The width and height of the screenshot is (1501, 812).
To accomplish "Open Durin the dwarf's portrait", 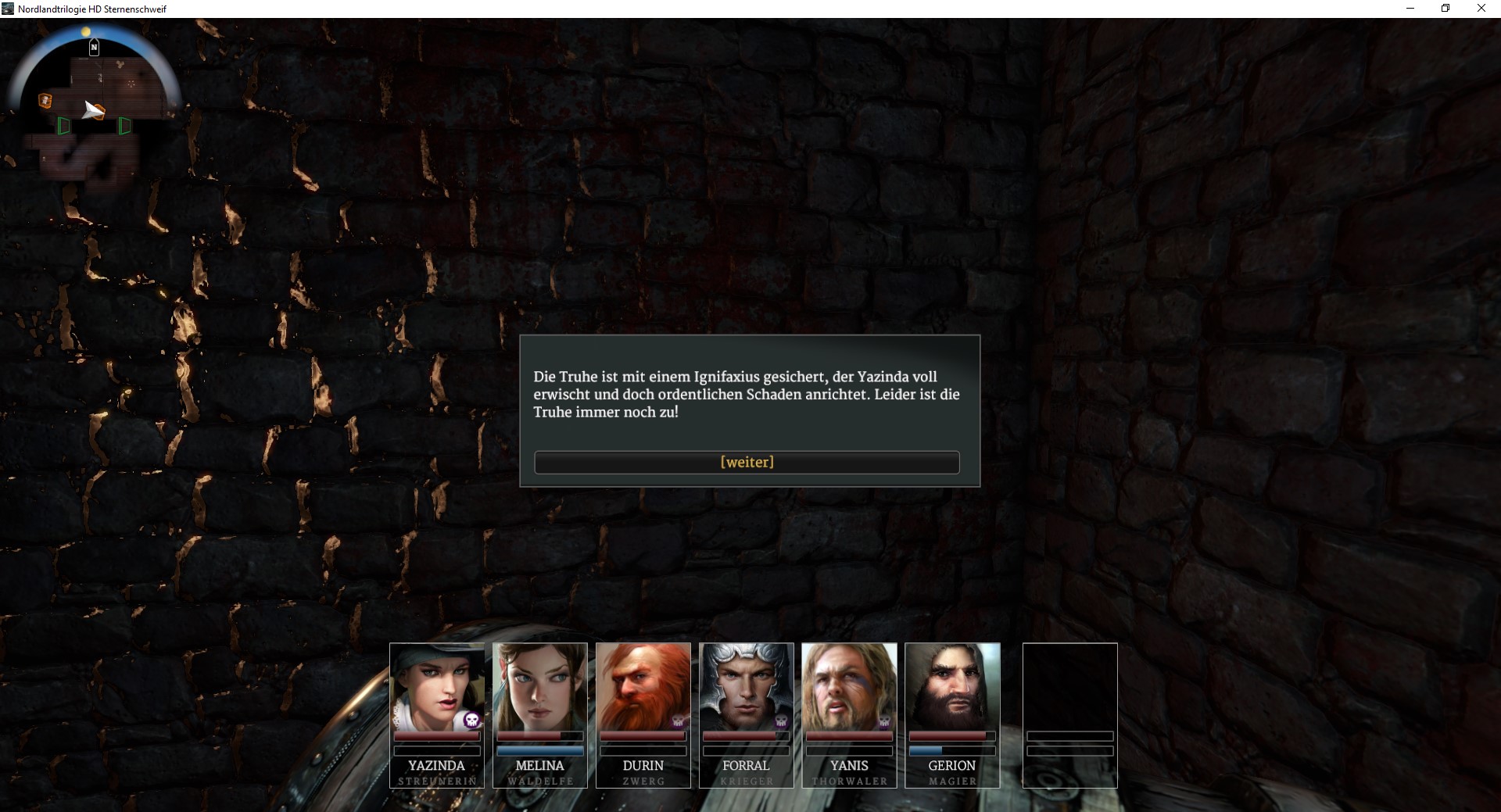I will click(x=643, y=685).
